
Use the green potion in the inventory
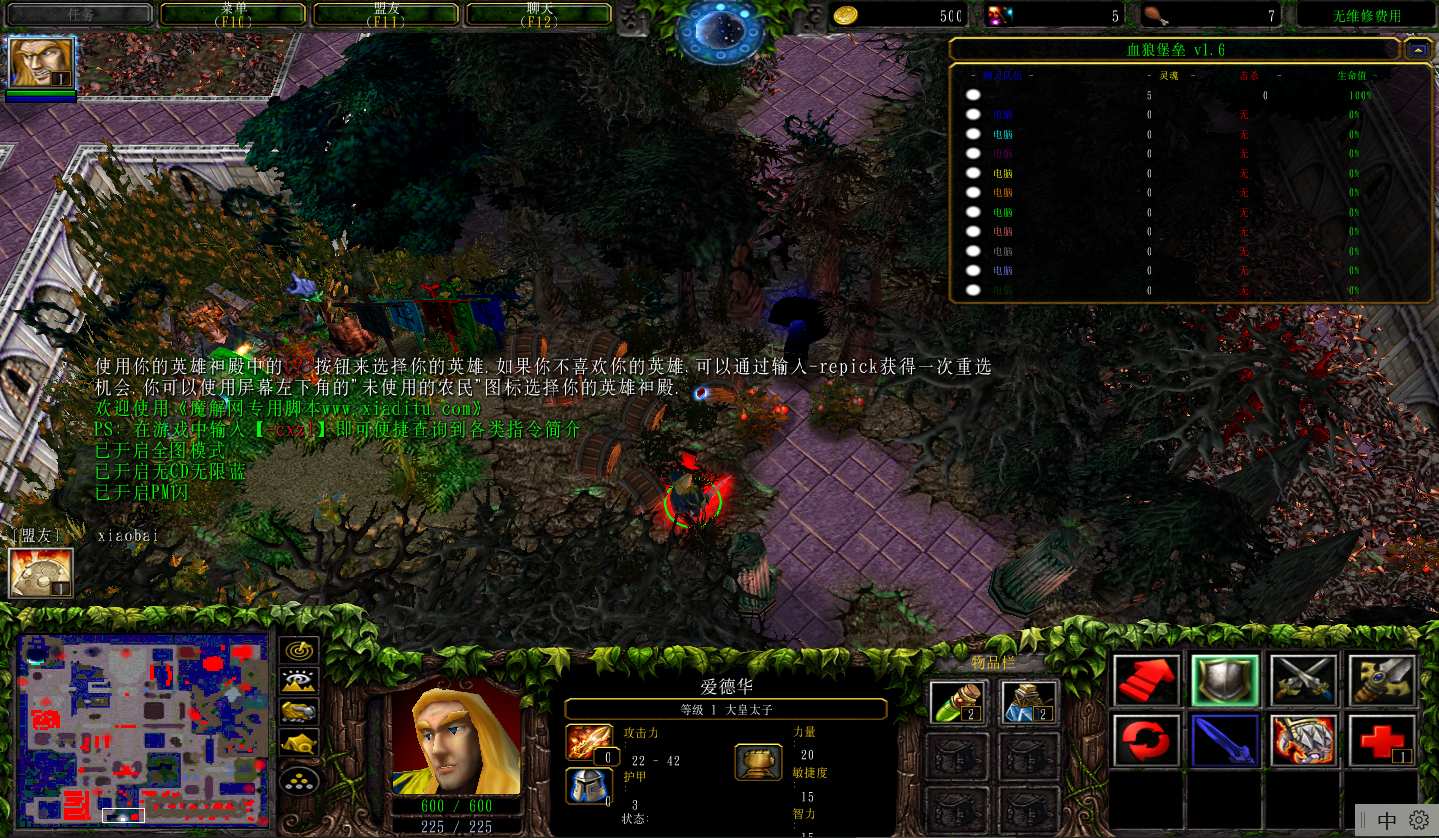[958, 702]
